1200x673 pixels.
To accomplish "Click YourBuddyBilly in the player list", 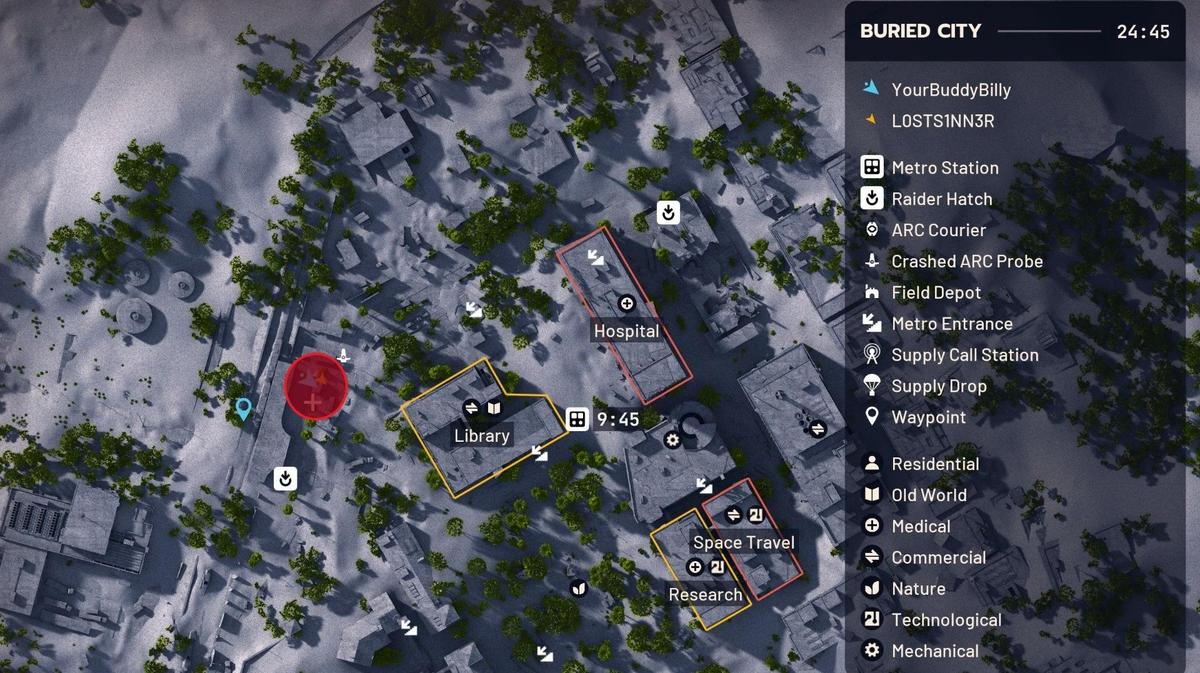I will pyautogui.click(x=950, y=90).
